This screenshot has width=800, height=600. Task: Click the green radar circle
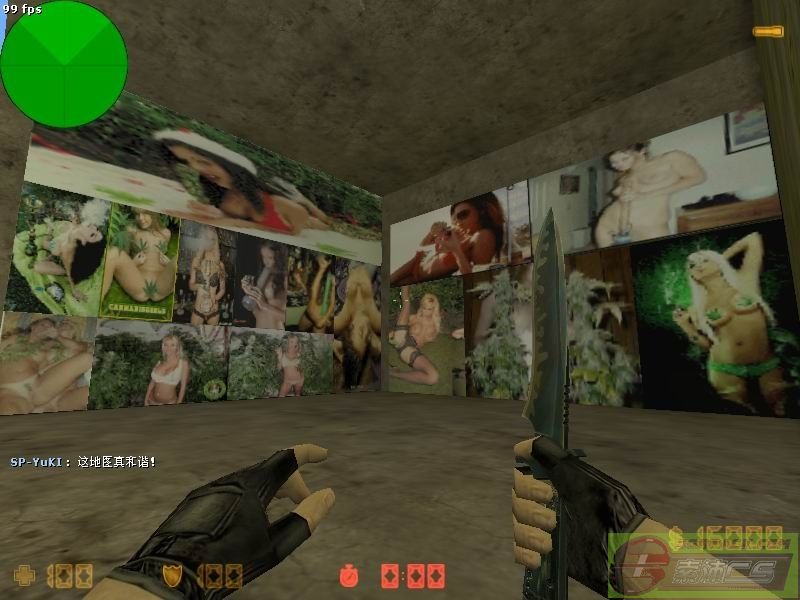[x=63, y=64]
